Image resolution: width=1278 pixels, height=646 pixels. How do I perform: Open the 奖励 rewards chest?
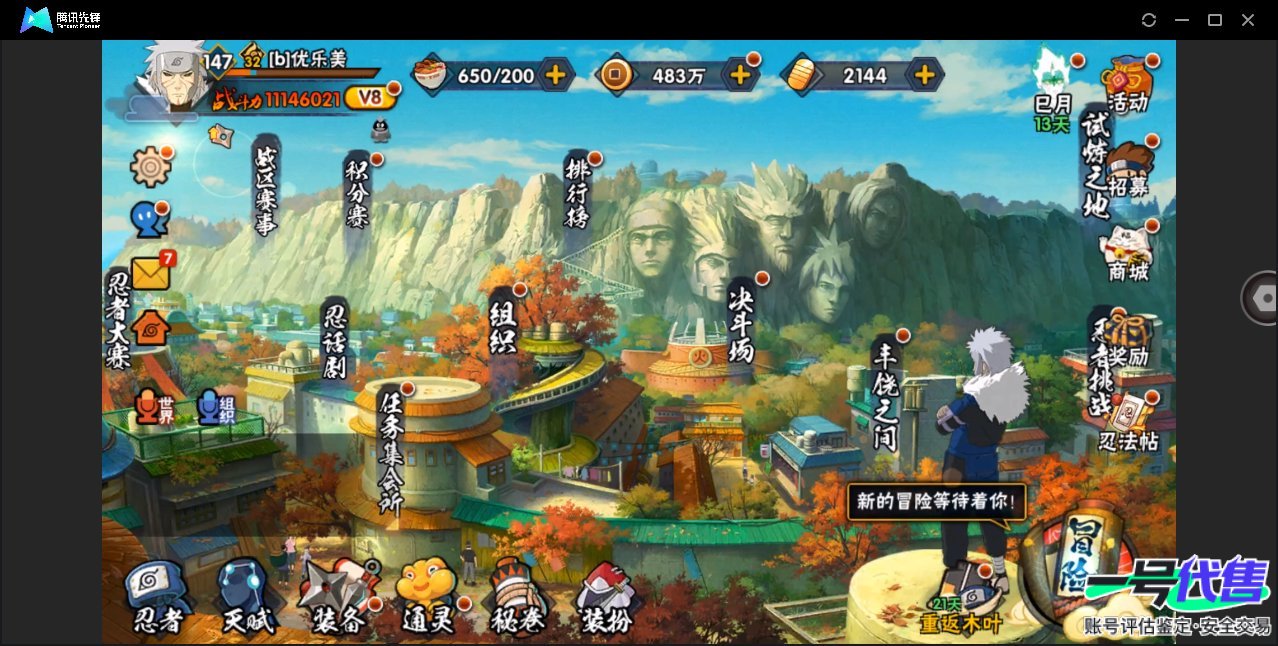[1128, 338]
